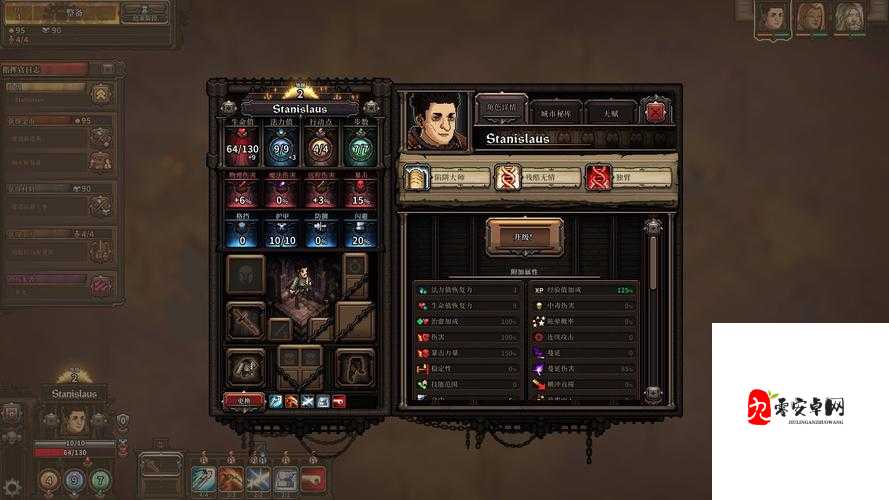
Task: Switch to the 城市秘库 tab
Action: point(554,112)
